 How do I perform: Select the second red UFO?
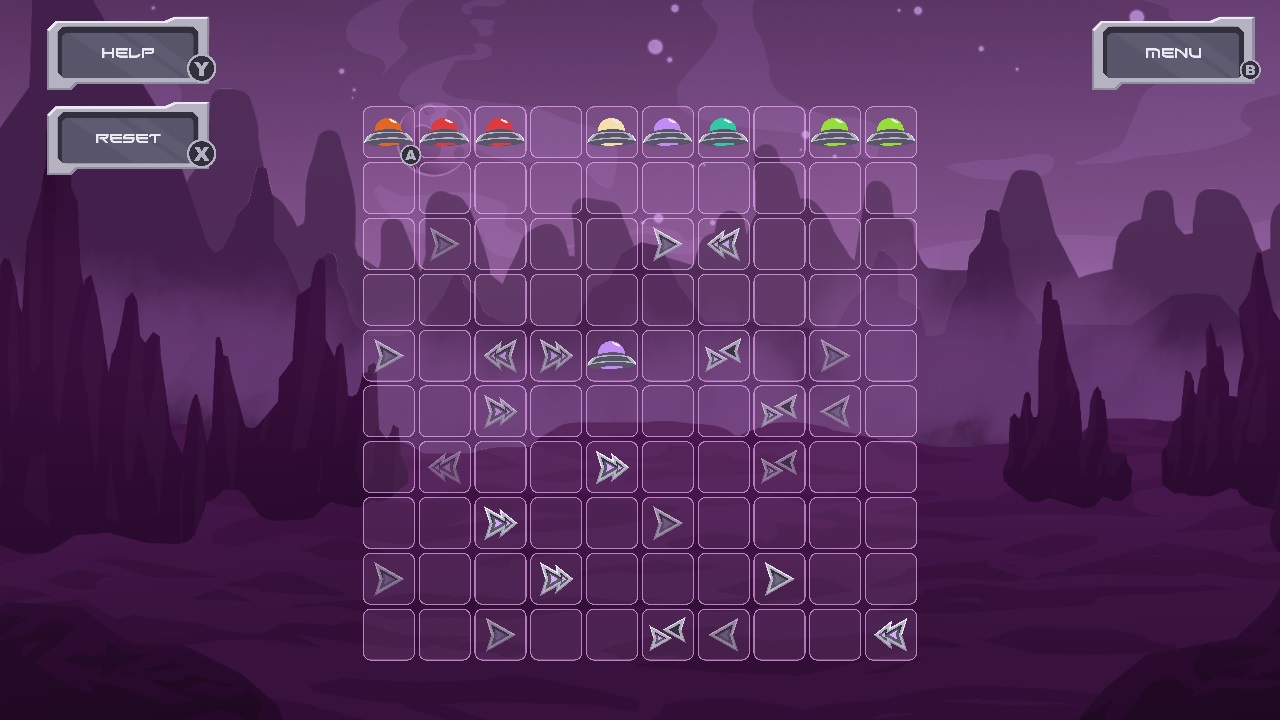501,133
